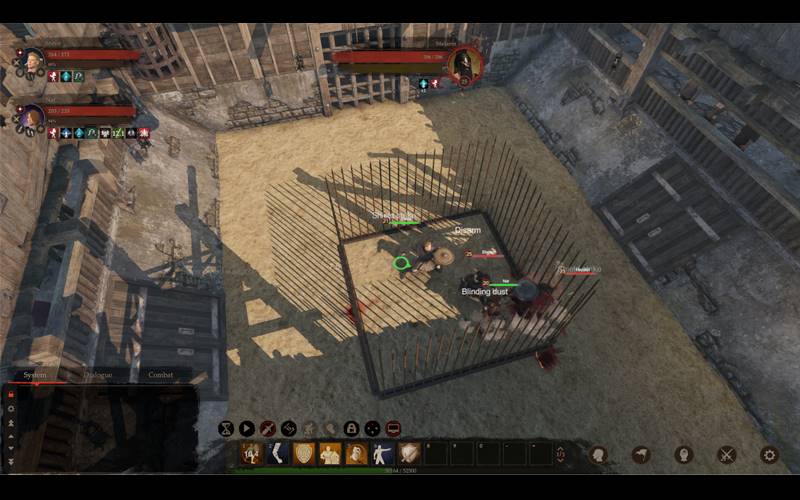
Task: Activate the shield ability in hotbar
Action: [x=304, y=454]
